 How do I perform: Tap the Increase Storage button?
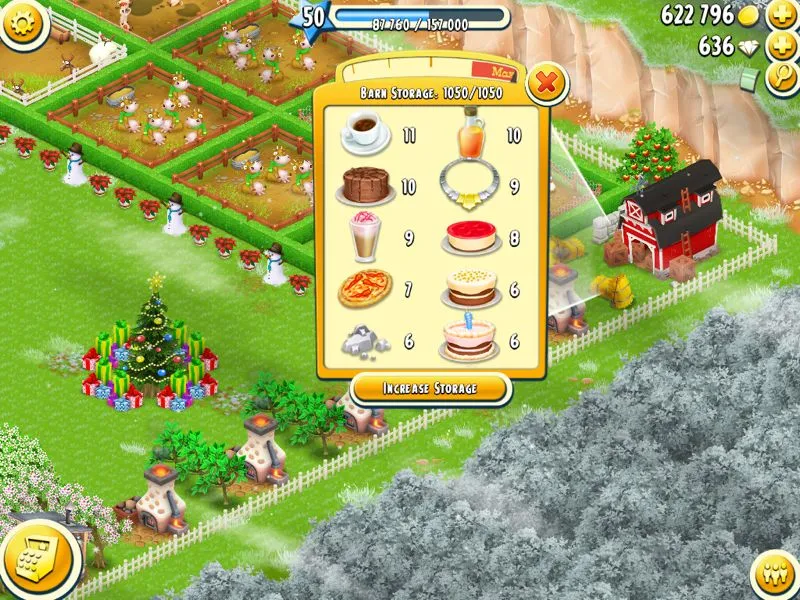pos(431,388)
